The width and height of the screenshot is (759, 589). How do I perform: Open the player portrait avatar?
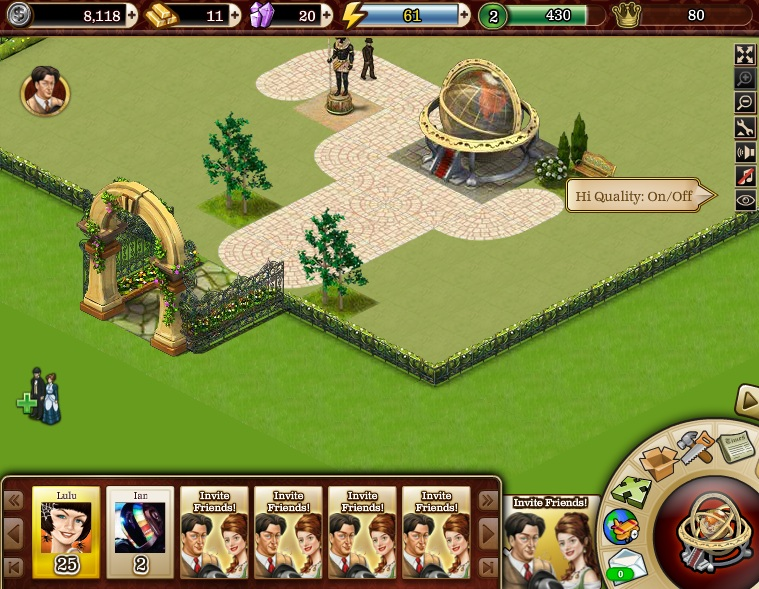tap(45, 91)
